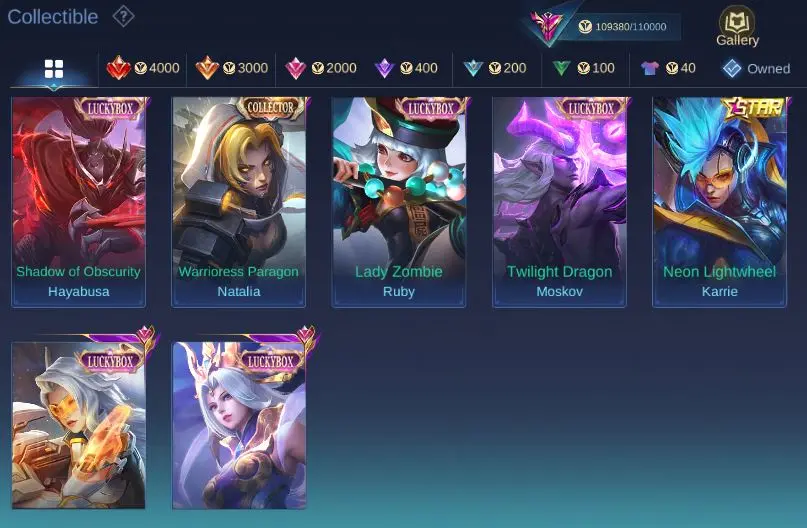Select the all-collectibles grid tab
This screenshot has height=528, width=807.
(54, 68)
